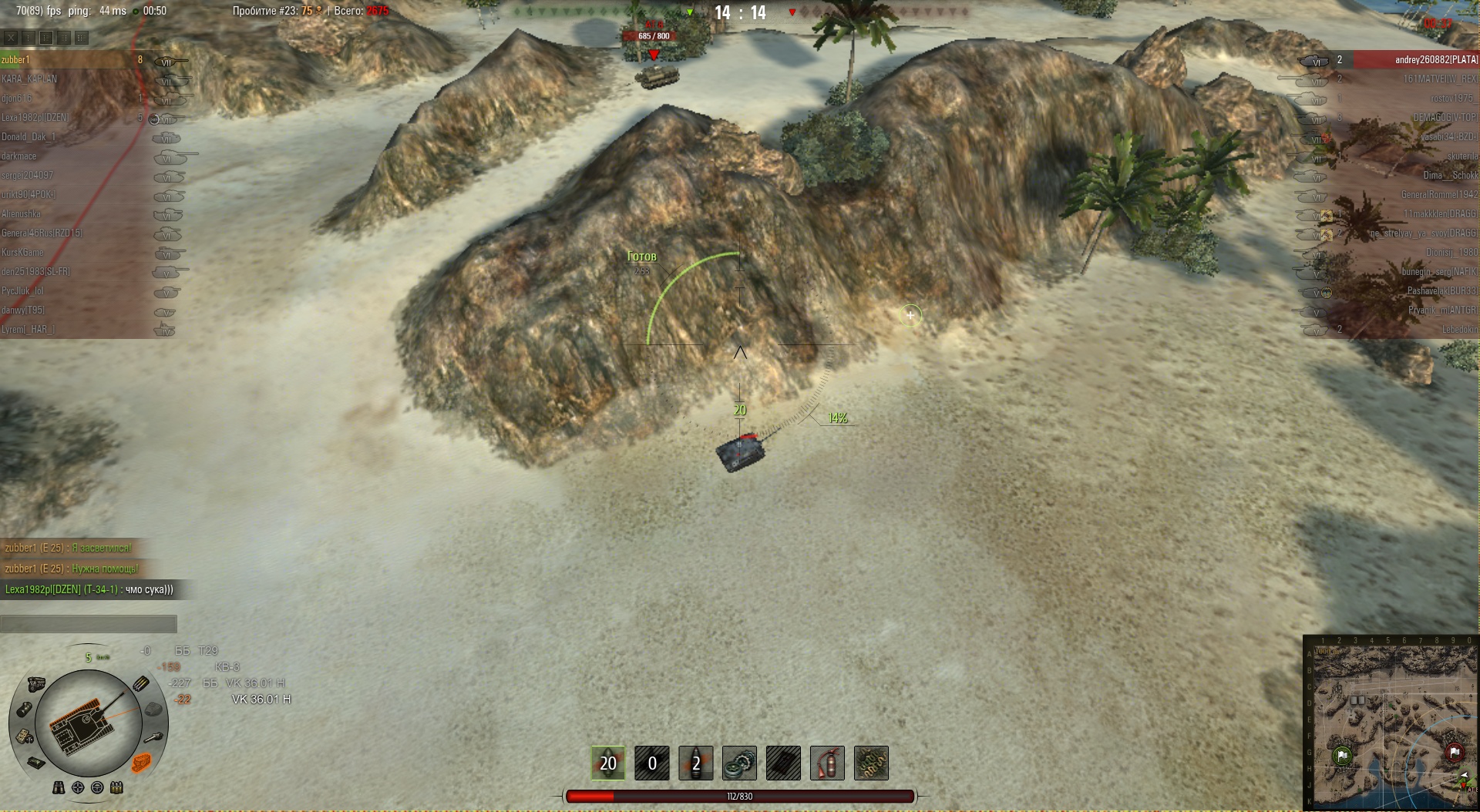The width and height of the screenshot is (1480, 812).
Task: Click Lexa1982pl's chat message
Action: click(89, 589)
